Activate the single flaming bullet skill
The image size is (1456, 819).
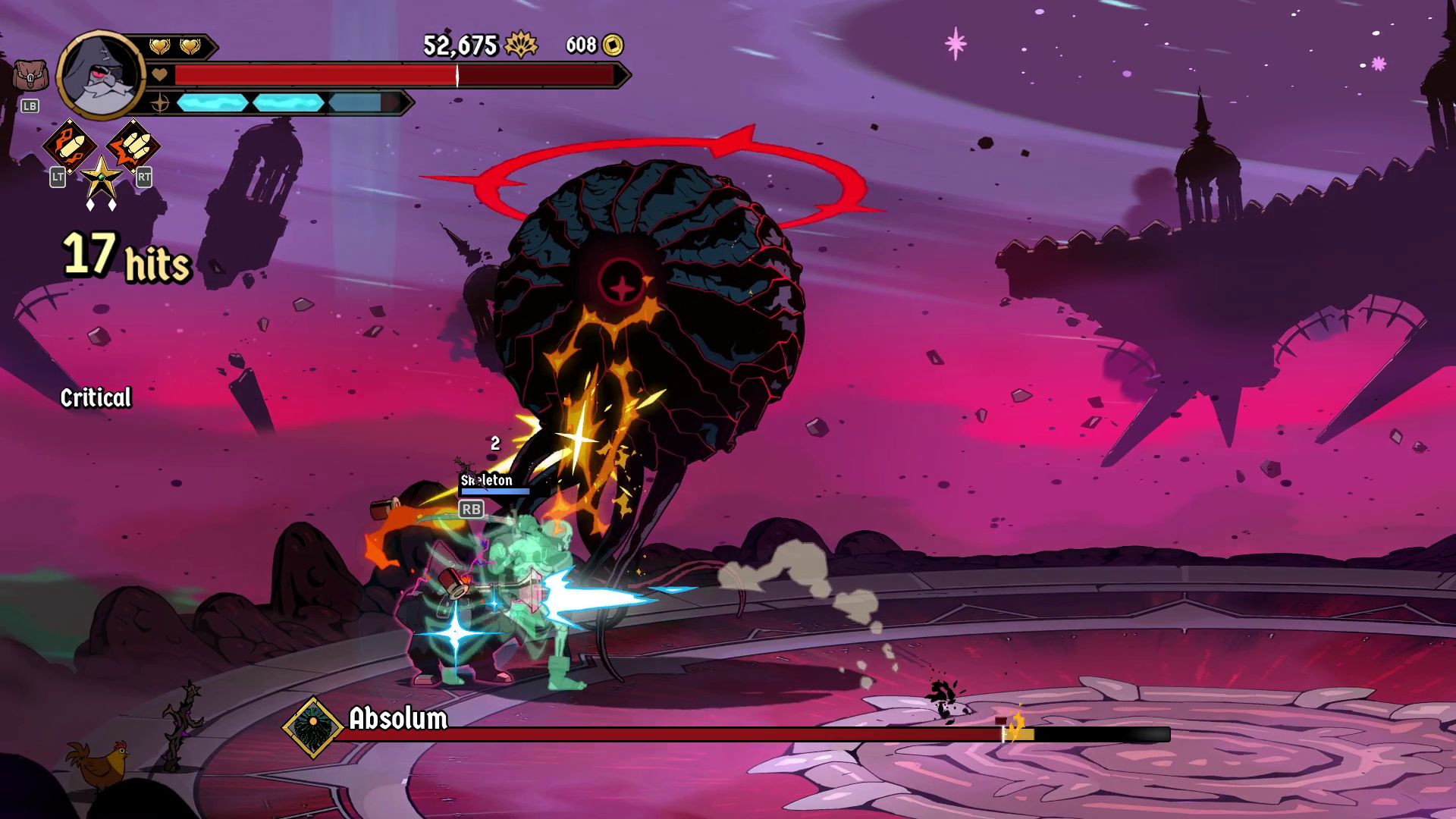click(70, 146)
